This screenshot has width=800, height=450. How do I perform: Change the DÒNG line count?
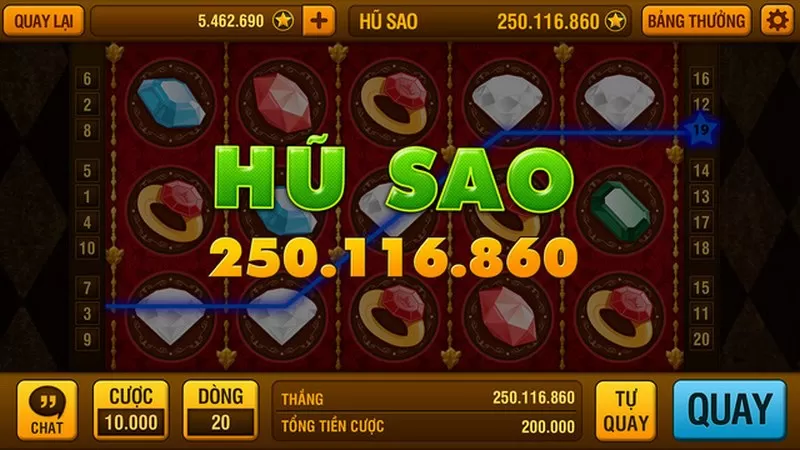(221, 410)
